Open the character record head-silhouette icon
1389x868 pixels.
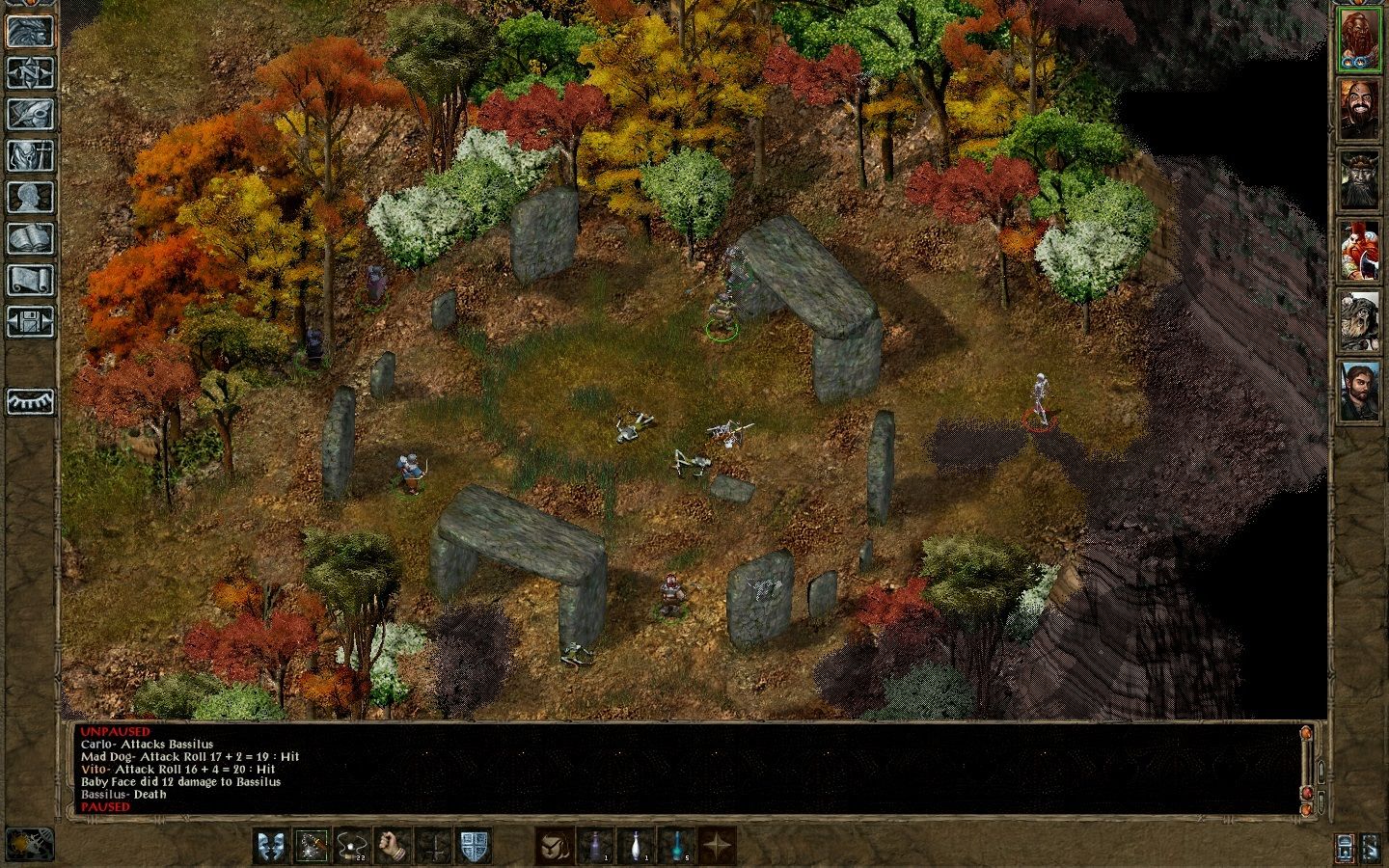30,197
